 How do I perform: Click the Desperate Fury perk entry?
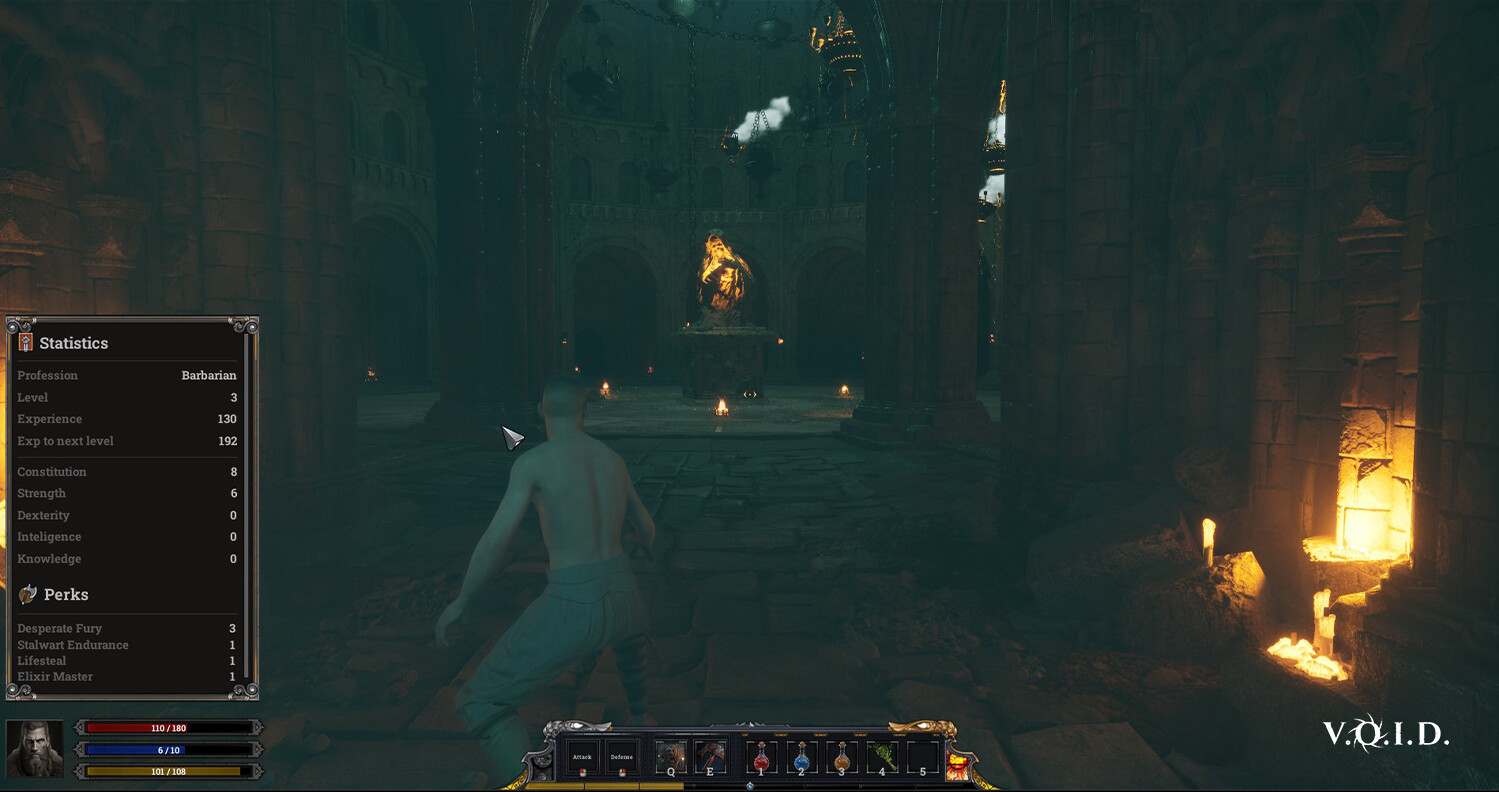pyautogui.click(x=58, y=628)
